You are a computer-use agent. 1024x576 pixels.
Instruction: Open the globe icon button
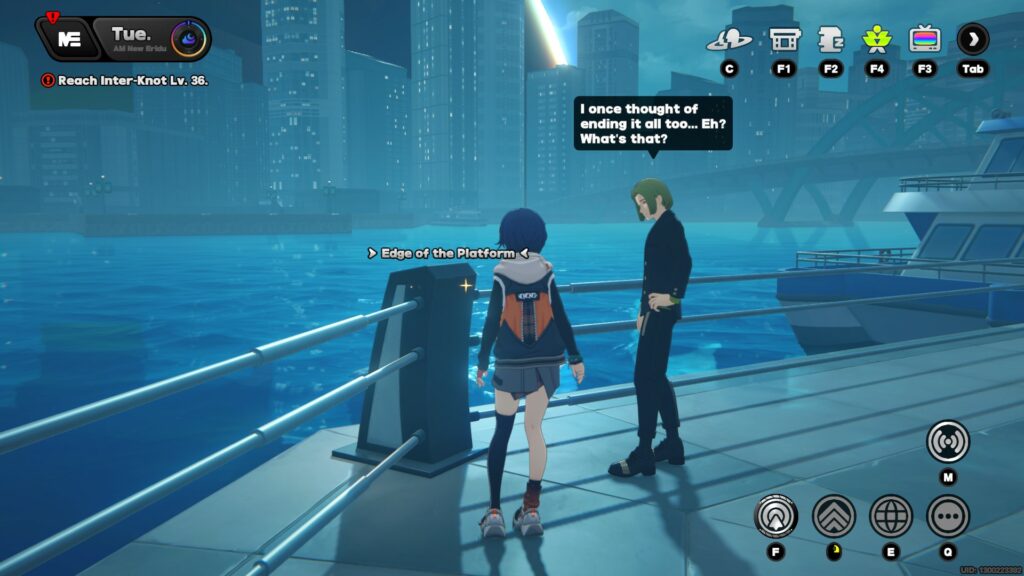click(x=890, y=516)
